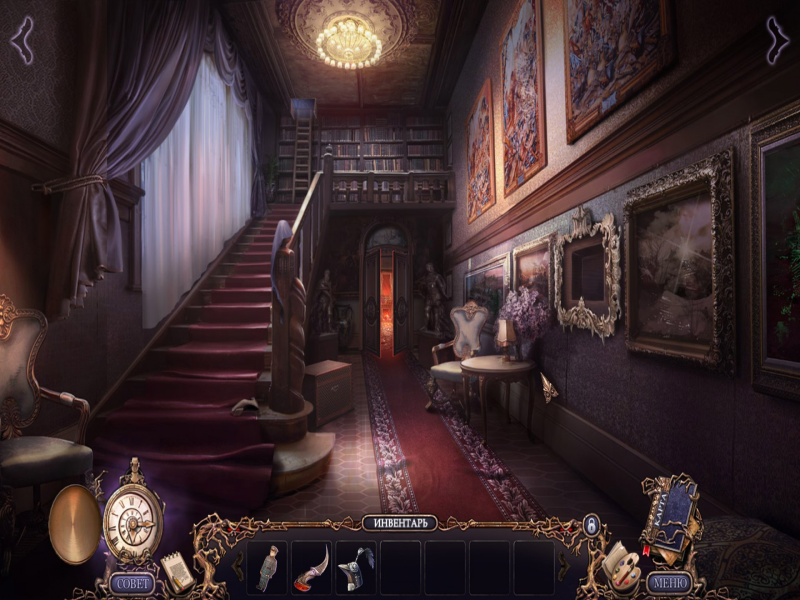The image size is (800, 600).
Task: Open the paint palette icon
Action: coord(620,566)
